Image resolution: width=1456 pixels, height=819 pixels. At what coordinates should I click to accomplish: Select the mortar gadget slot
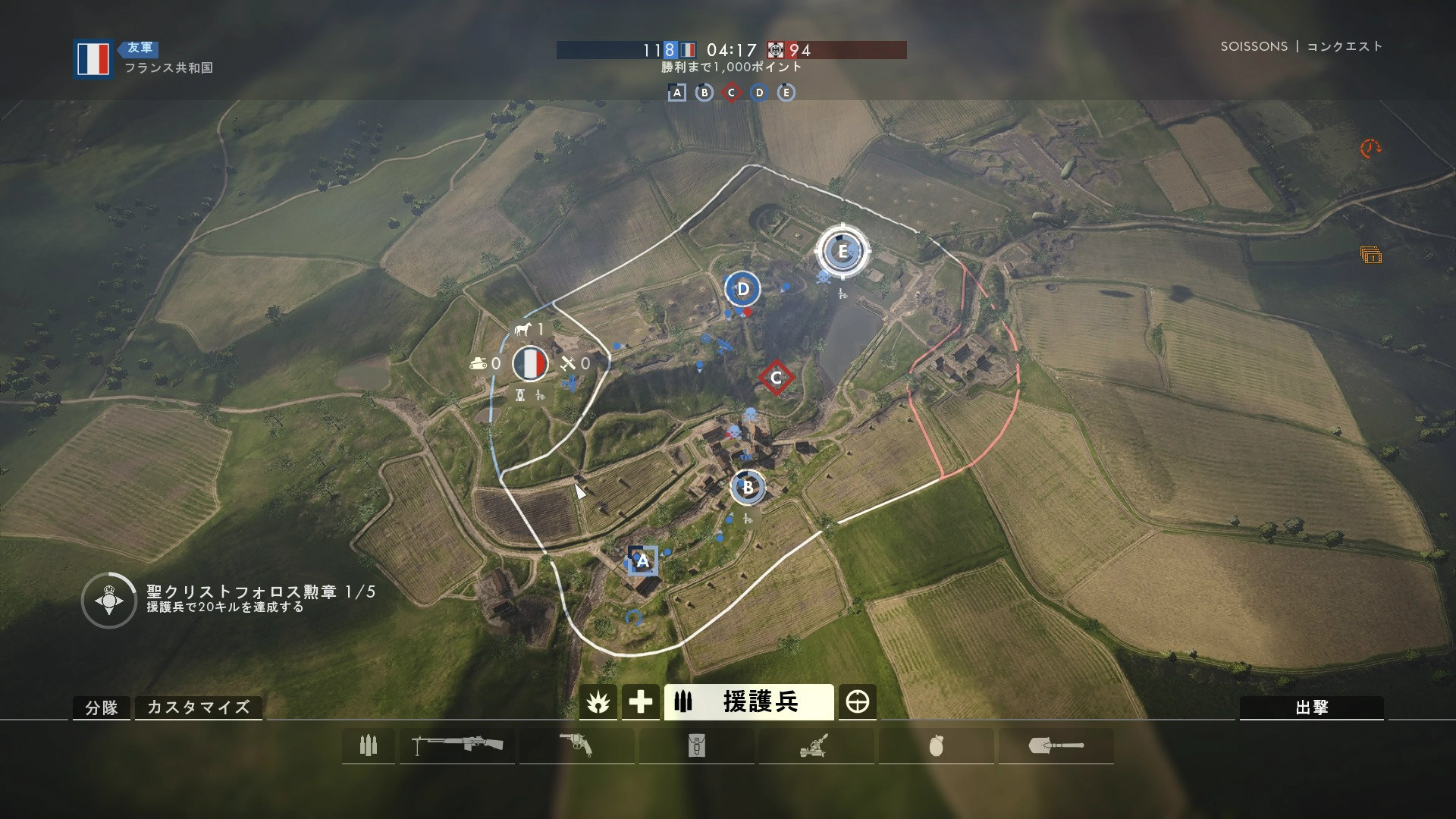point(816,746)
